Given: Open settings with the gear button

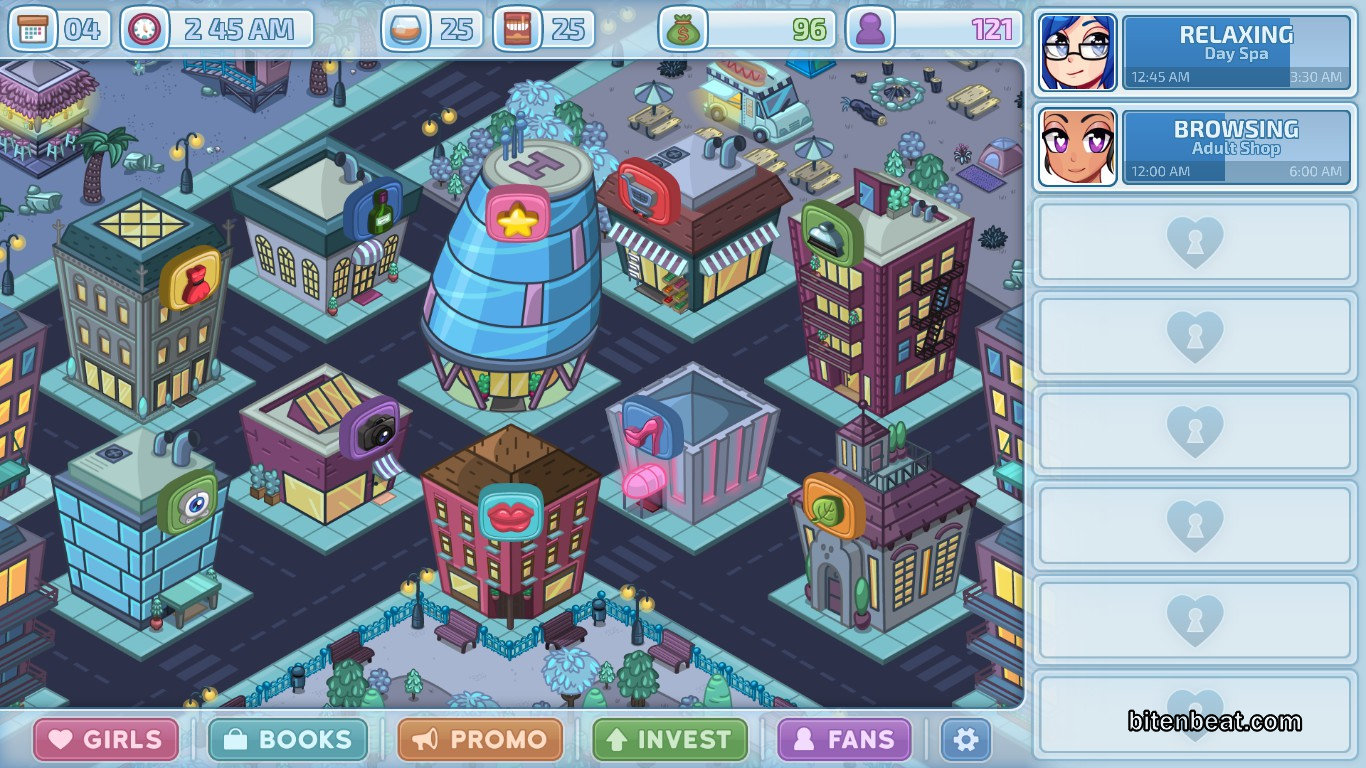Looking at the screenshot, I should point(965,740).
